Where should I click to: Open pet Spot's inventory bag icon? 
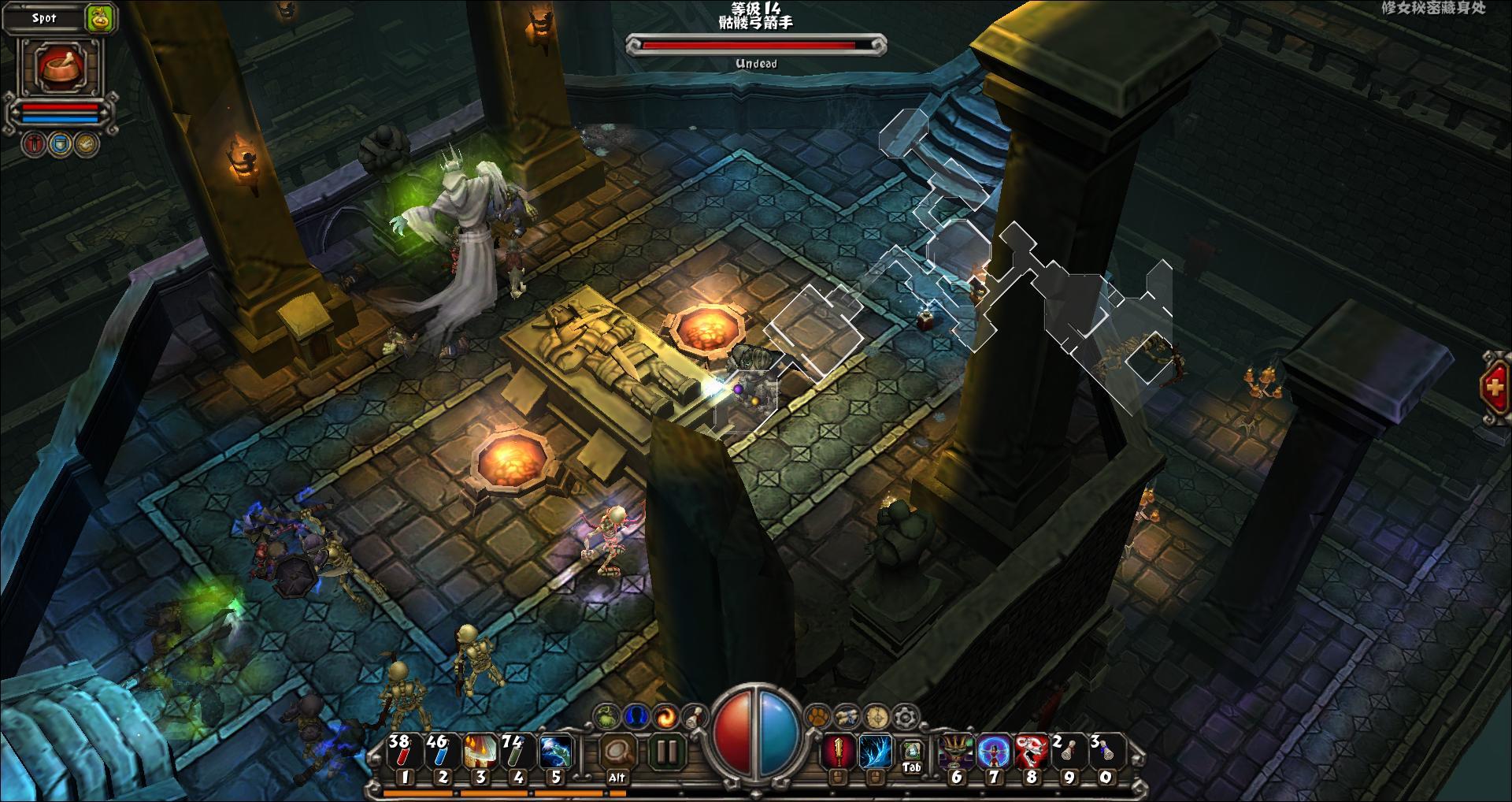101,17
